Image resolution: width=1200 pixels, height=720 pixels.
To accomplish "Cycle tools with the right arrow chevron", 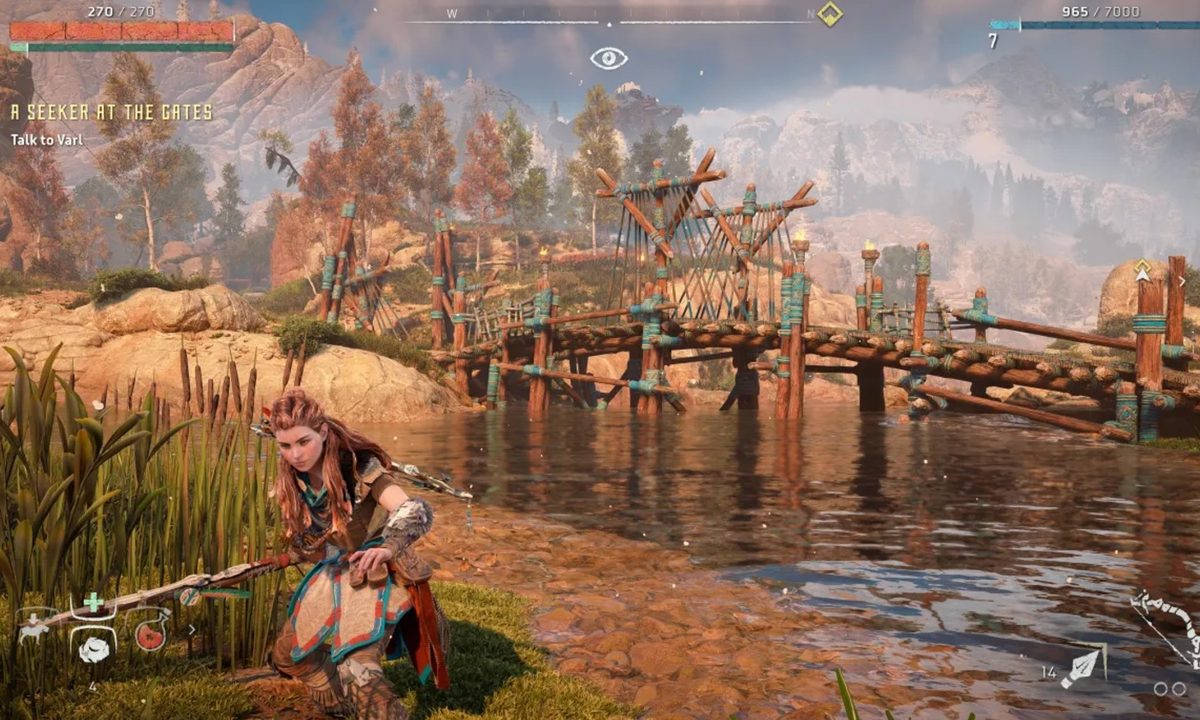I will click(192, 630).
